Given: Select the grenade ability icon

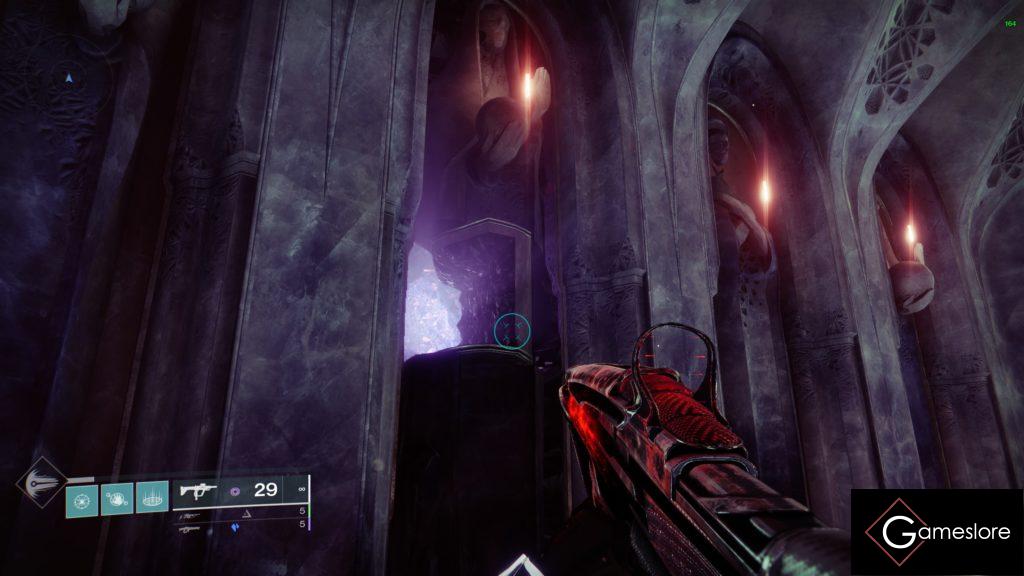Looking at the screenshot, I should pos(82,496).
